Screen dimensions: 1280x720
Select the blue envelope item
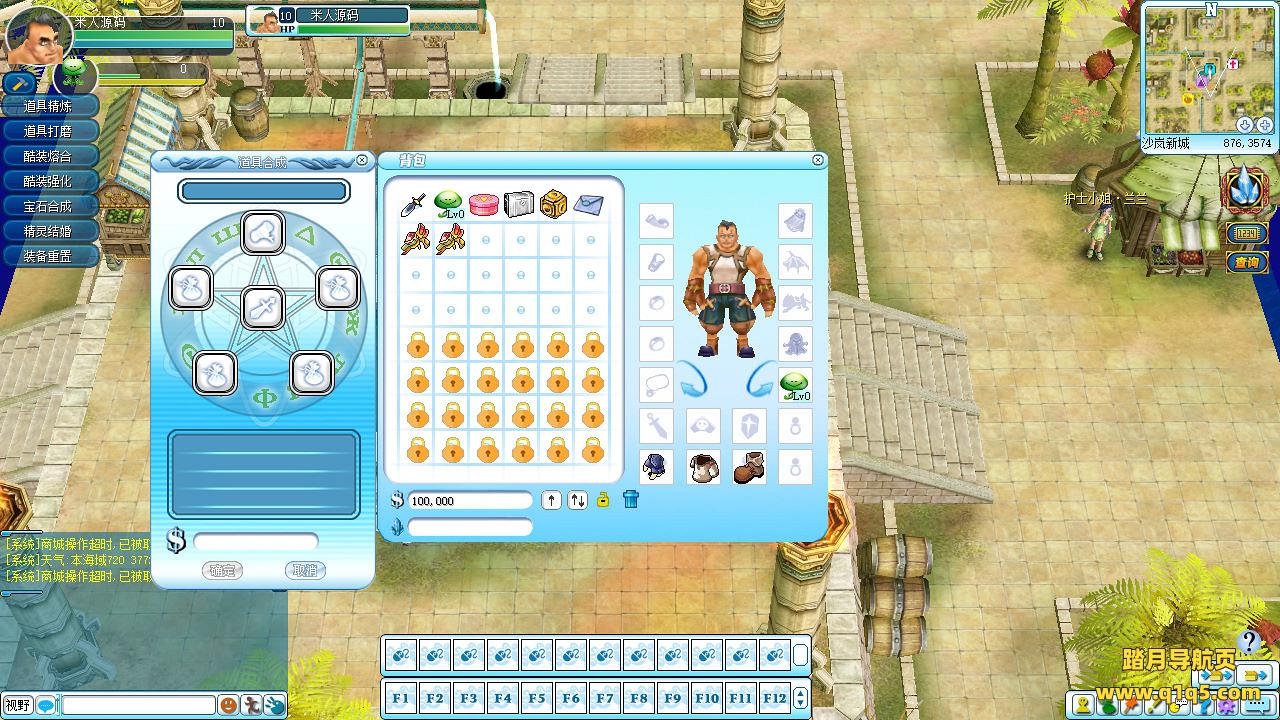588,205
